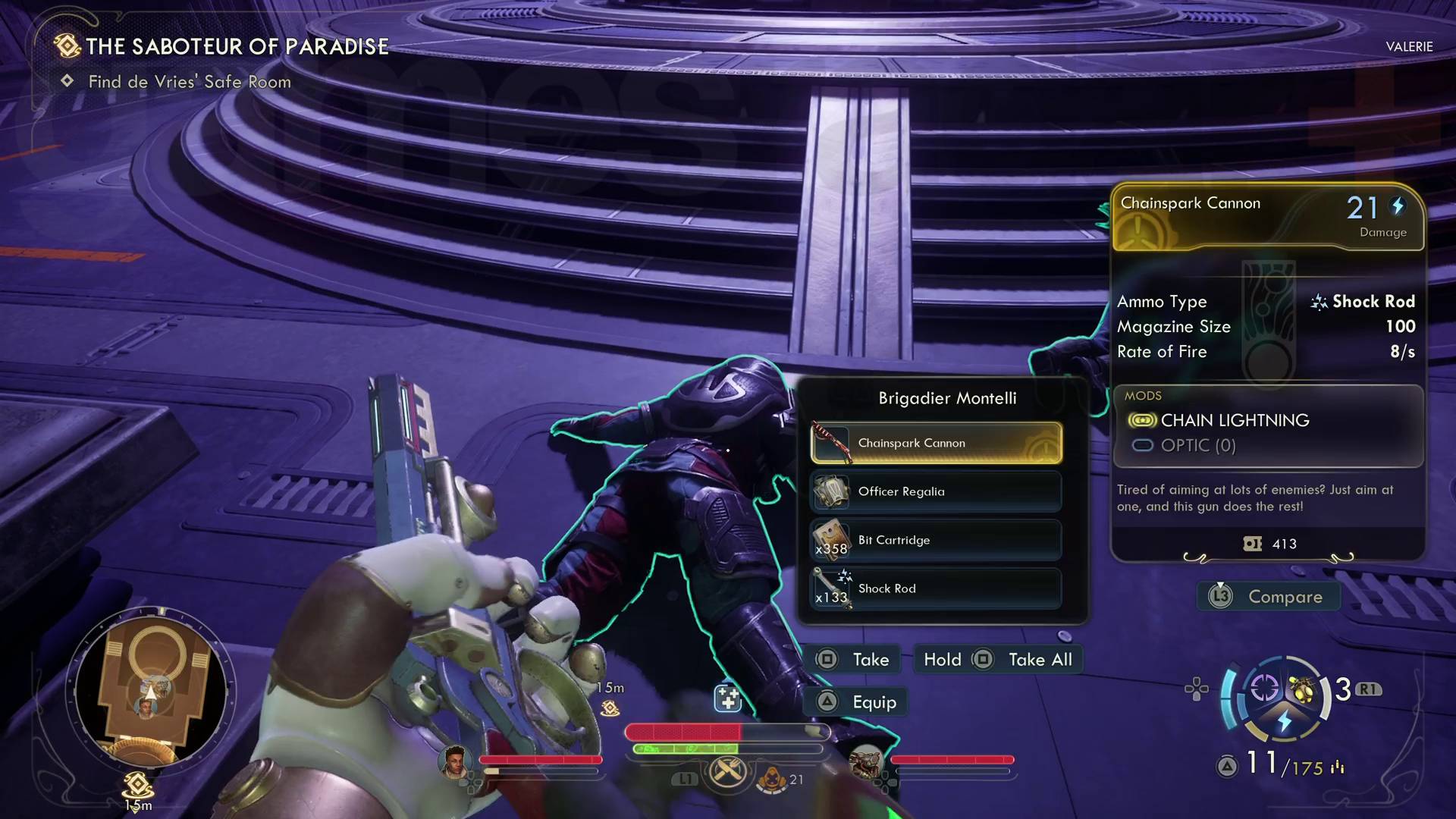Select the Shock Rod ammo entry
The image size is (1456, 819).
pos(936,588)
